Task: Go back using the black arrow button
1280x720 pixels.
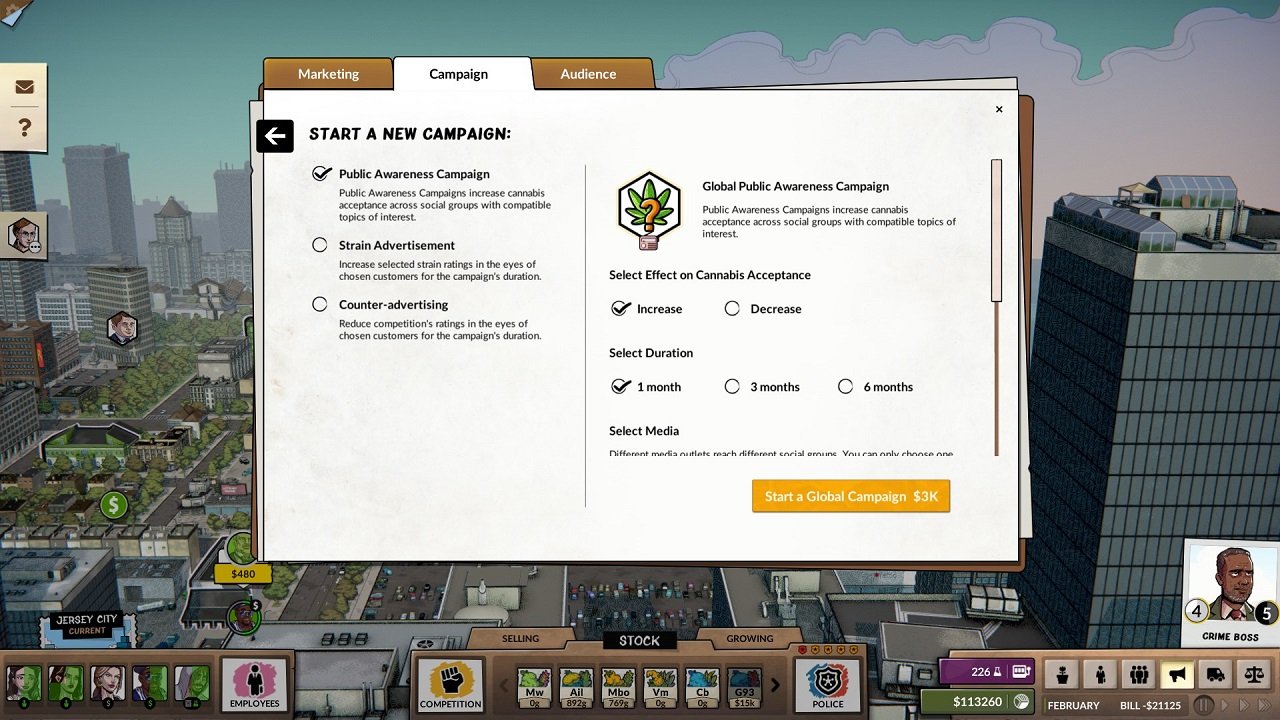Action: coord(275,136)
